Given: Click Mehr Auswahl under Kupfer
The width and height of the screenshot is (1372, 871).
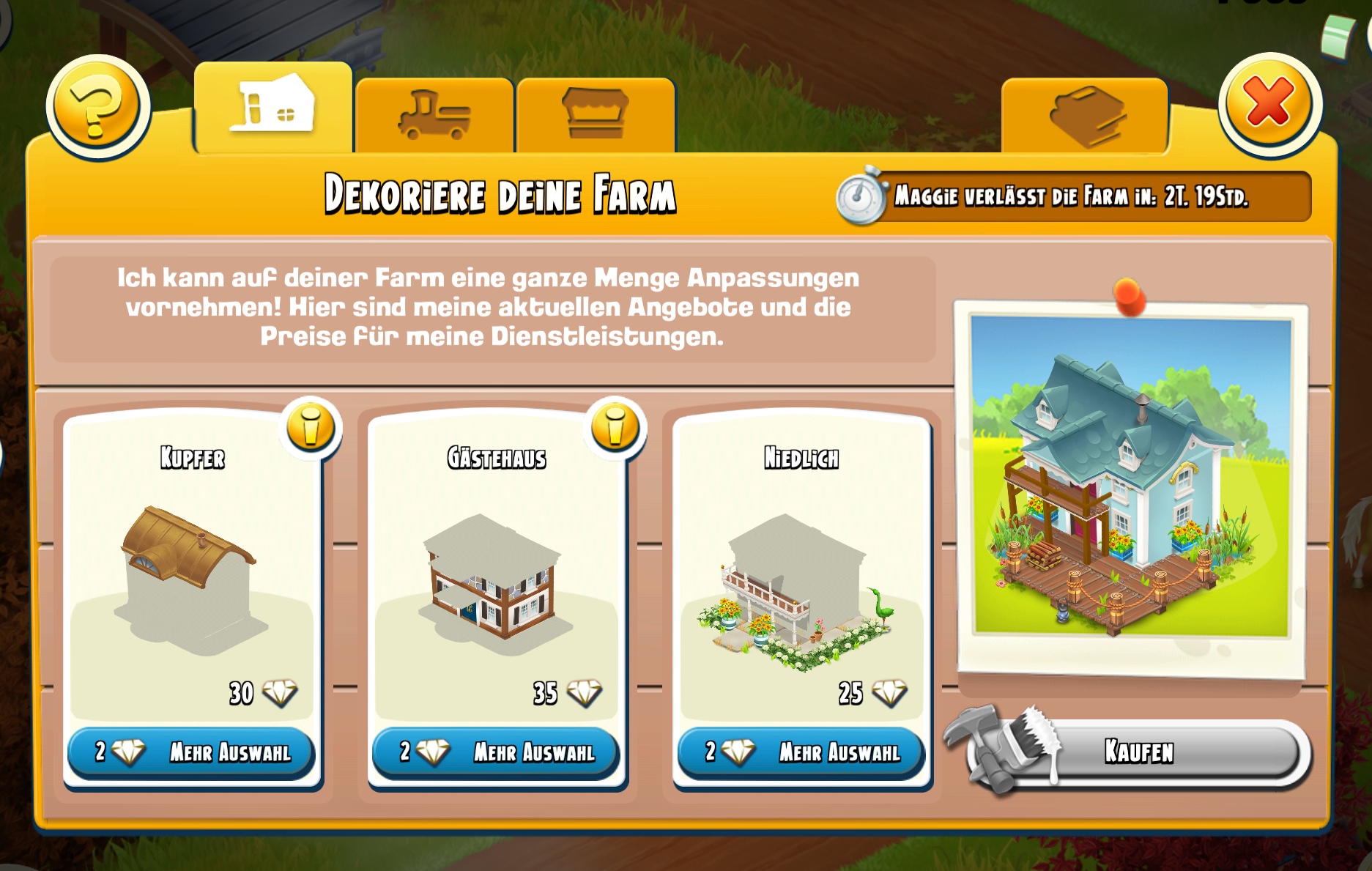Looking at the screenshot, I should click(x=192, y=752).
